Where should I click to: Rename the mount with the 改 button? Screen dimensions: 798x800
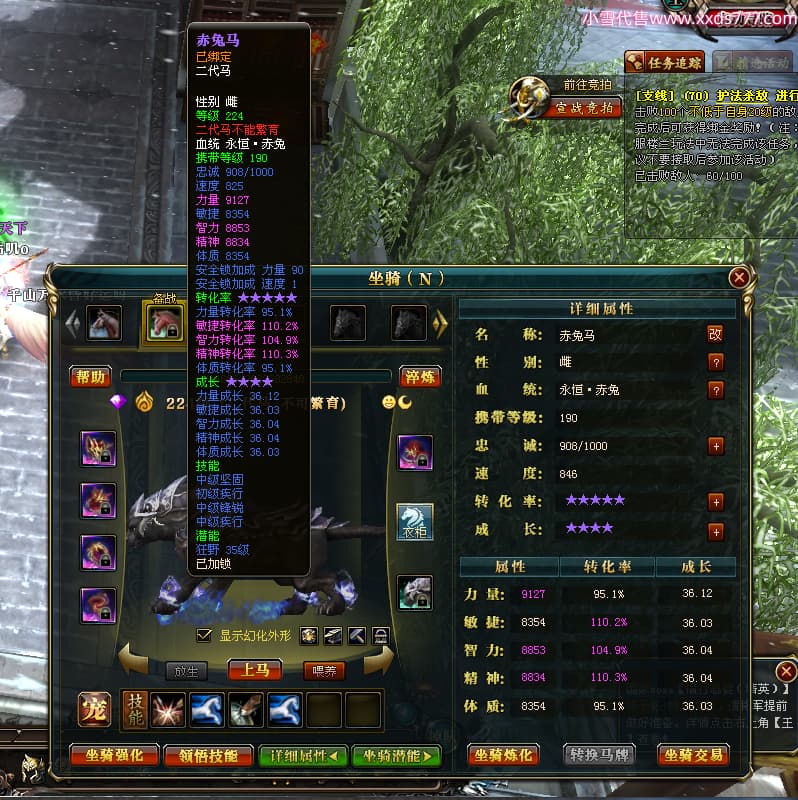[x=715, y=334]
